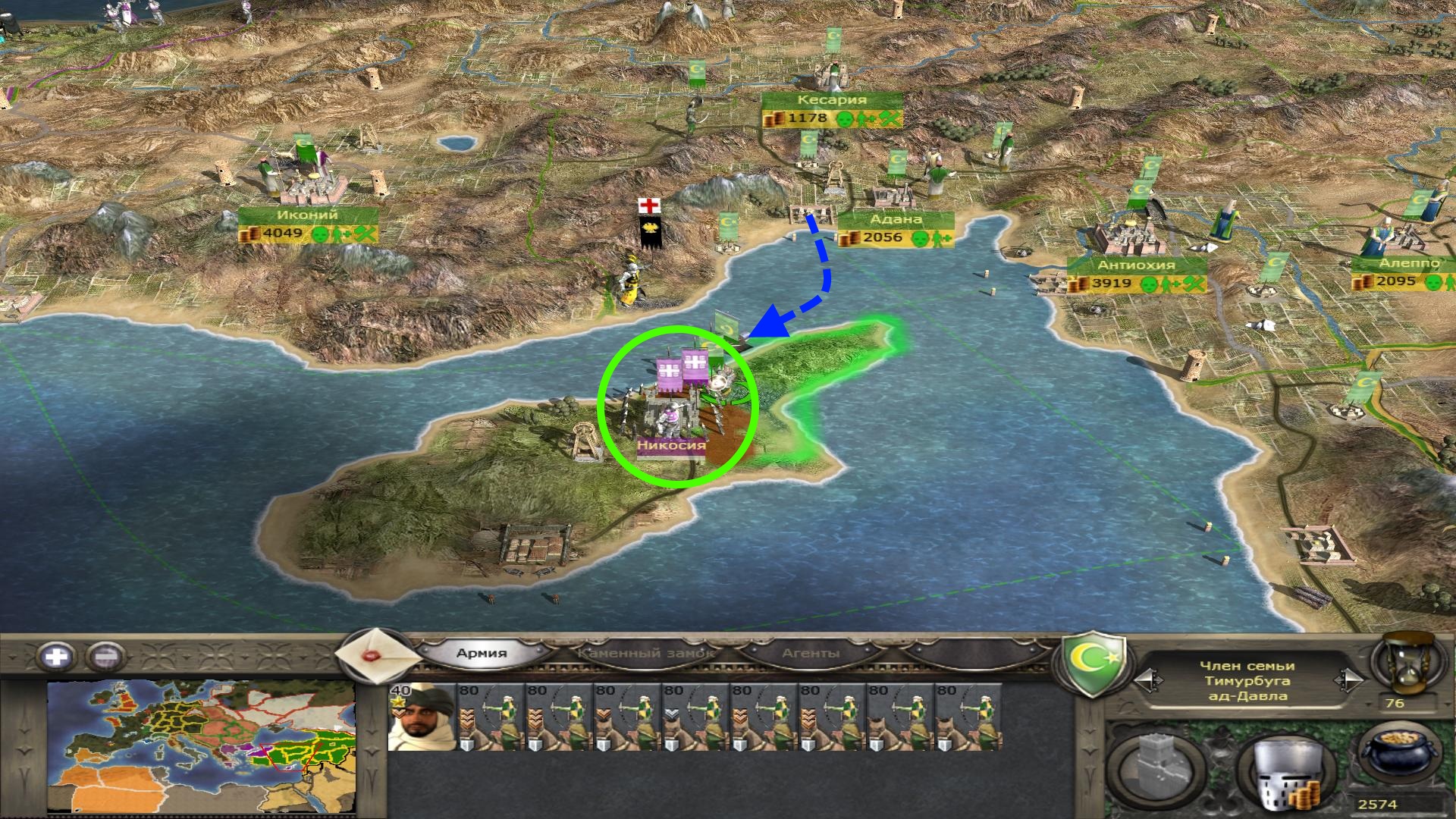Open the Агенты tab

pyautogui.click(x=811, y=653)
